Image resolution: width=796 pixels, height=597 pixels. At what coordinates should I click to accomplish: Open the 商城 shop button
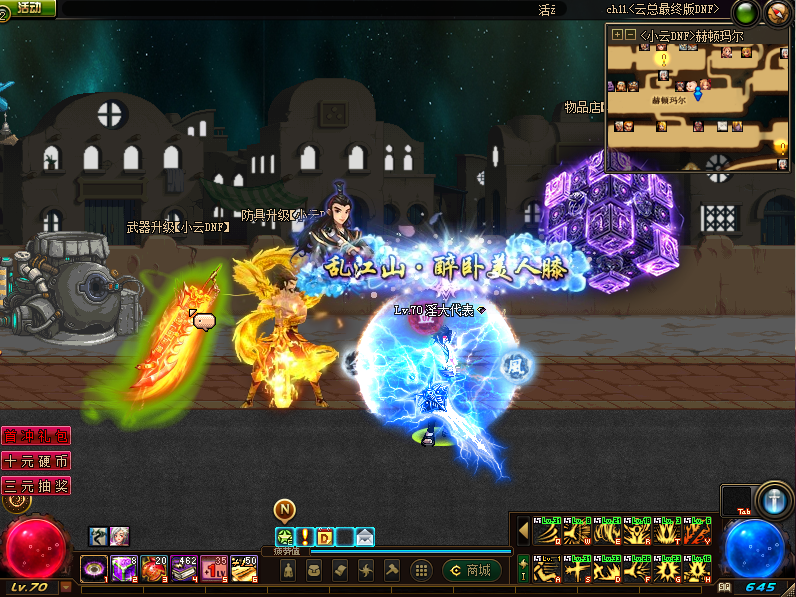[x=472, y=570]
